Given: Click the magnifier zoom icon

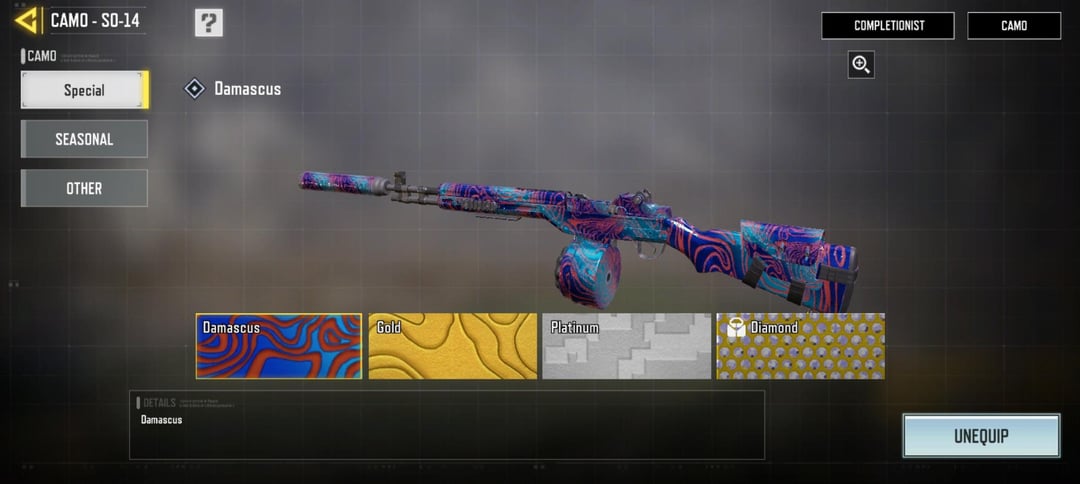Looking at the screenshot, I should [860, 65].
